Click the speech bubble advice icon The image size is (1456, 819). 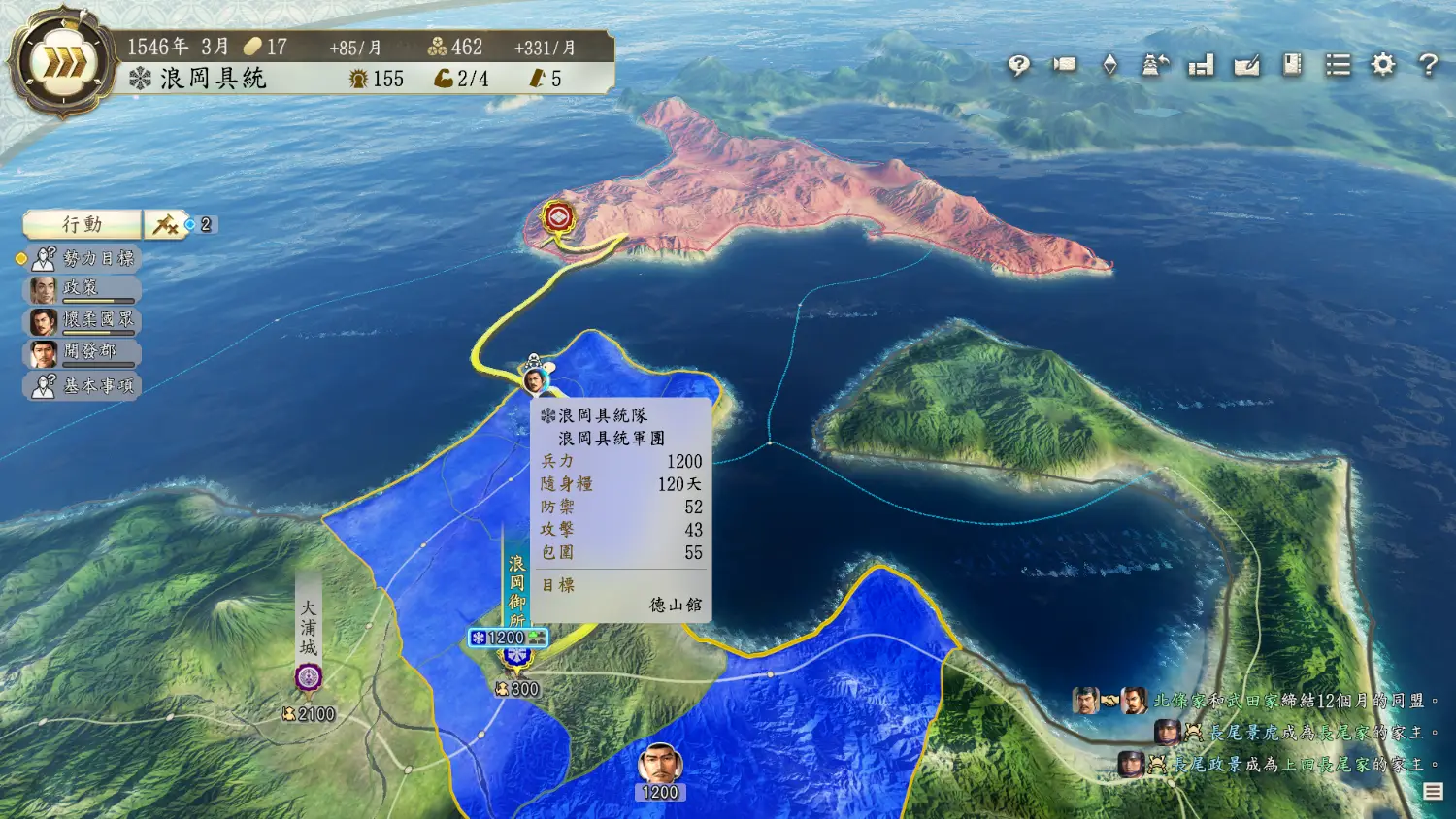(x=1018, y=65)
